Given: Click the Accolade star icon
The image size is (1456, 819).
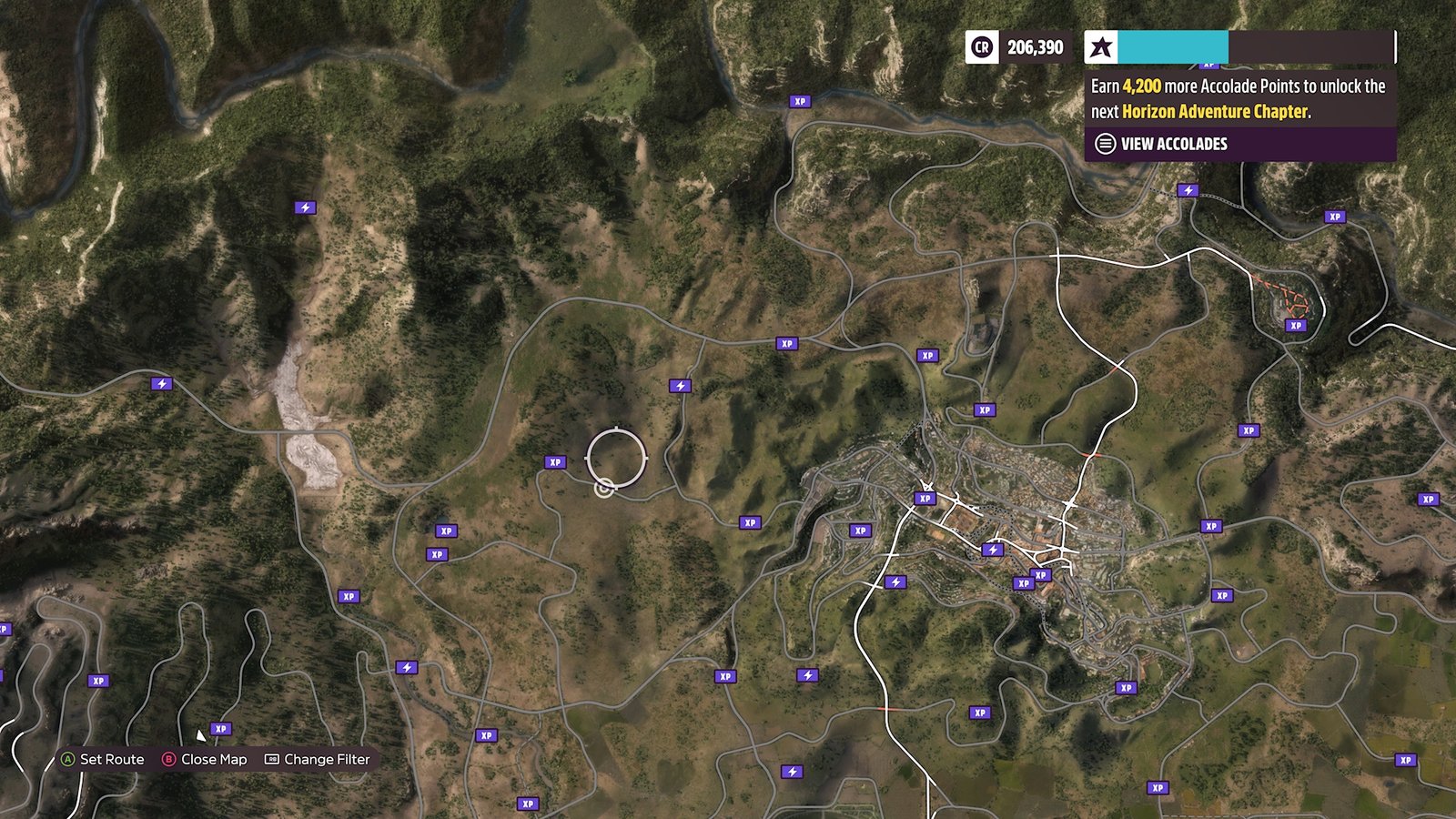Looking at the screenshot, I should pos(1101,47).
